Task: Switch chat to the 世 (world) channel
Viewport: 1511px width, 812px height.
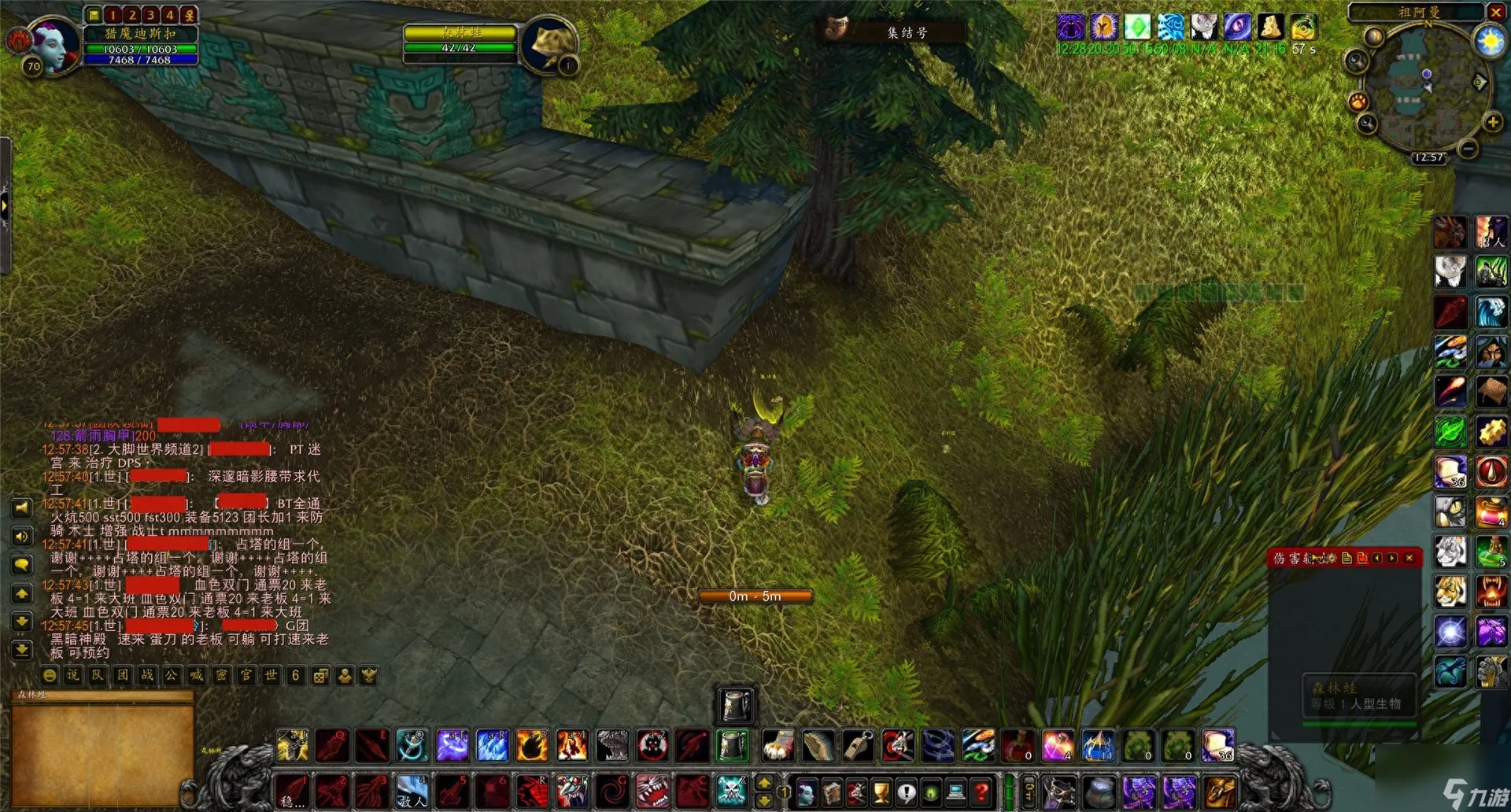Action: point(271,675)
